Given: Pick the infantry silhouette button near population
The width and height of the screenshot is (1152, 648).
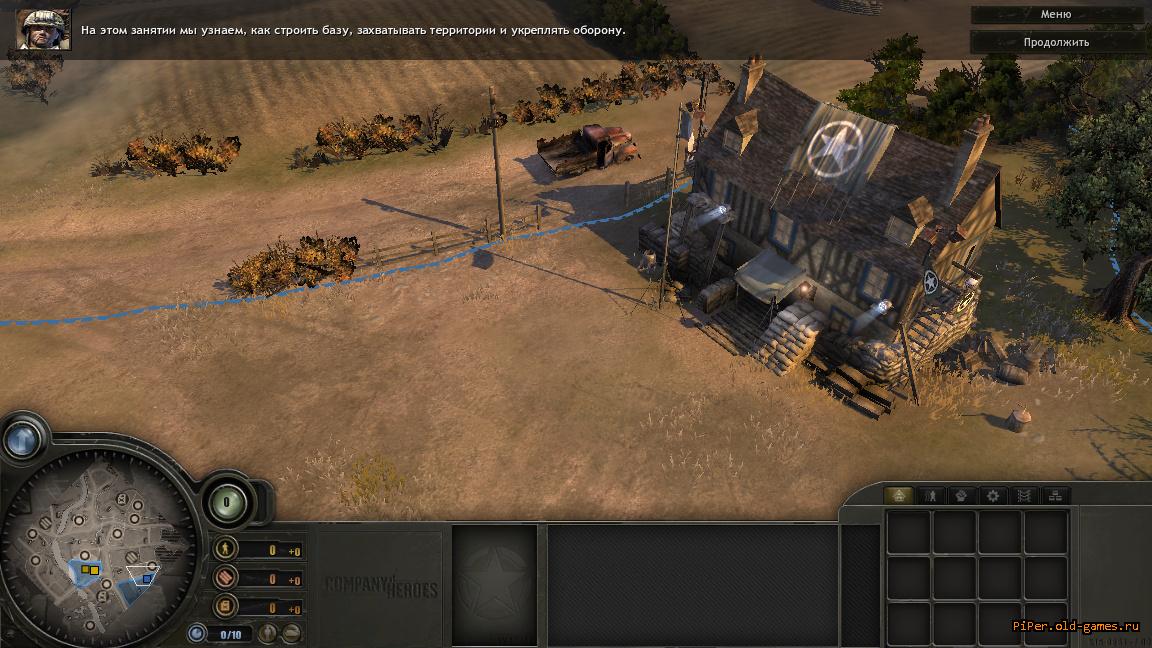Looking at the screenshot, I should coord(267,633).
